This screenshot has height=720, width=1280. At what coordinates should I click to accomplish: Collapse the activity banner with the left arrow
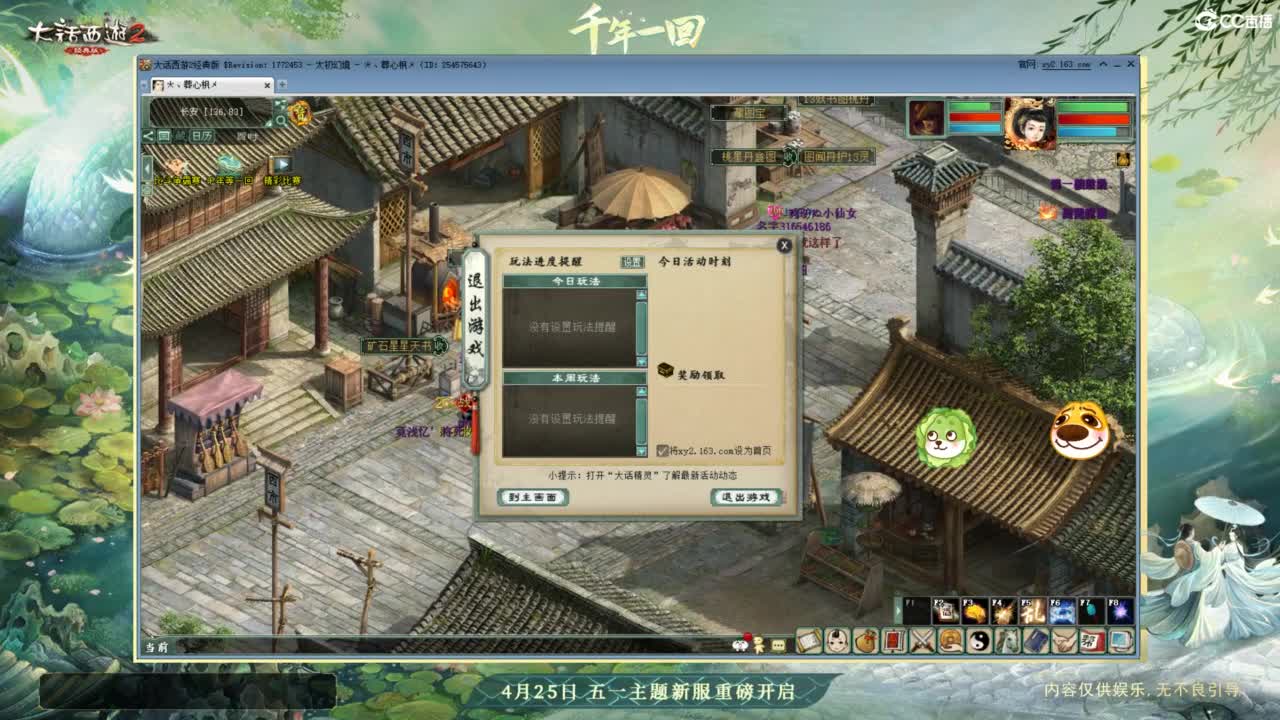146,167
